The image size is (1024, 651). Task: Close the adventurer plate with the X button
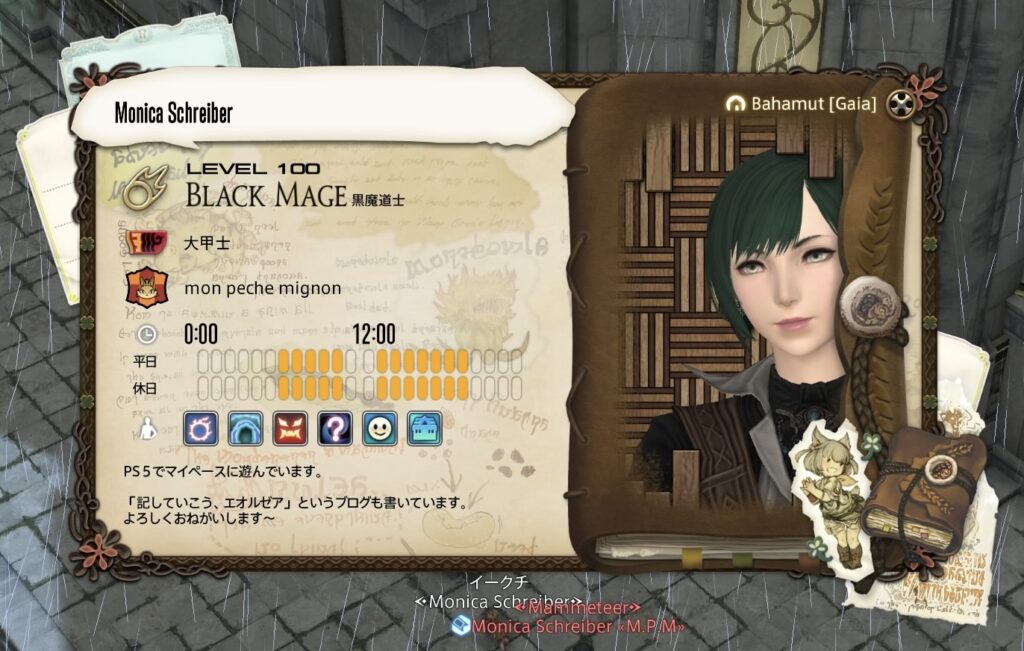click(x=901, y=104)
